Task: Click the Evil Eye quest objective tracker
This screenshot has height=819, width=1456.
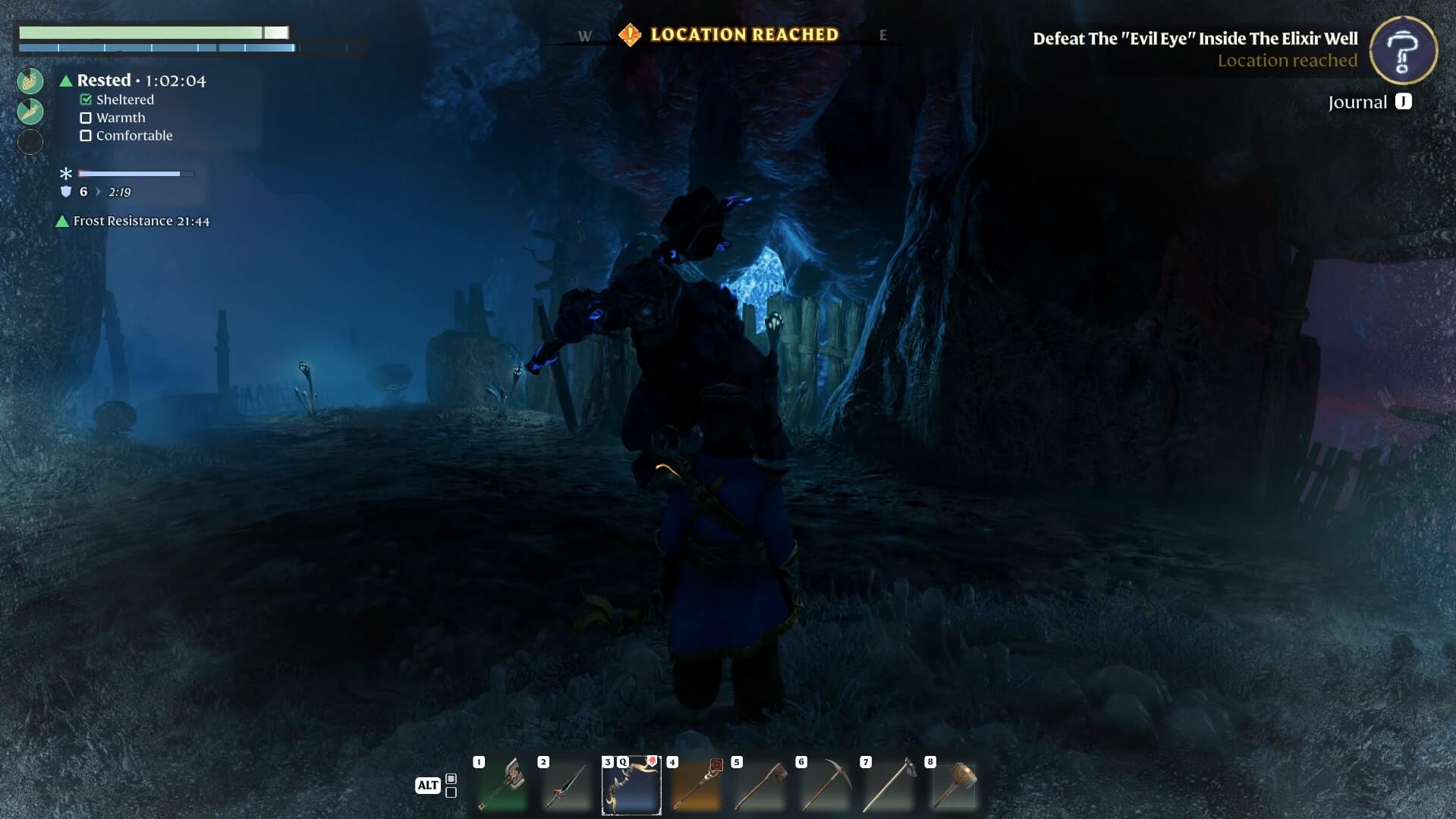Action: pyautogui.click(x=1195, y=39)
